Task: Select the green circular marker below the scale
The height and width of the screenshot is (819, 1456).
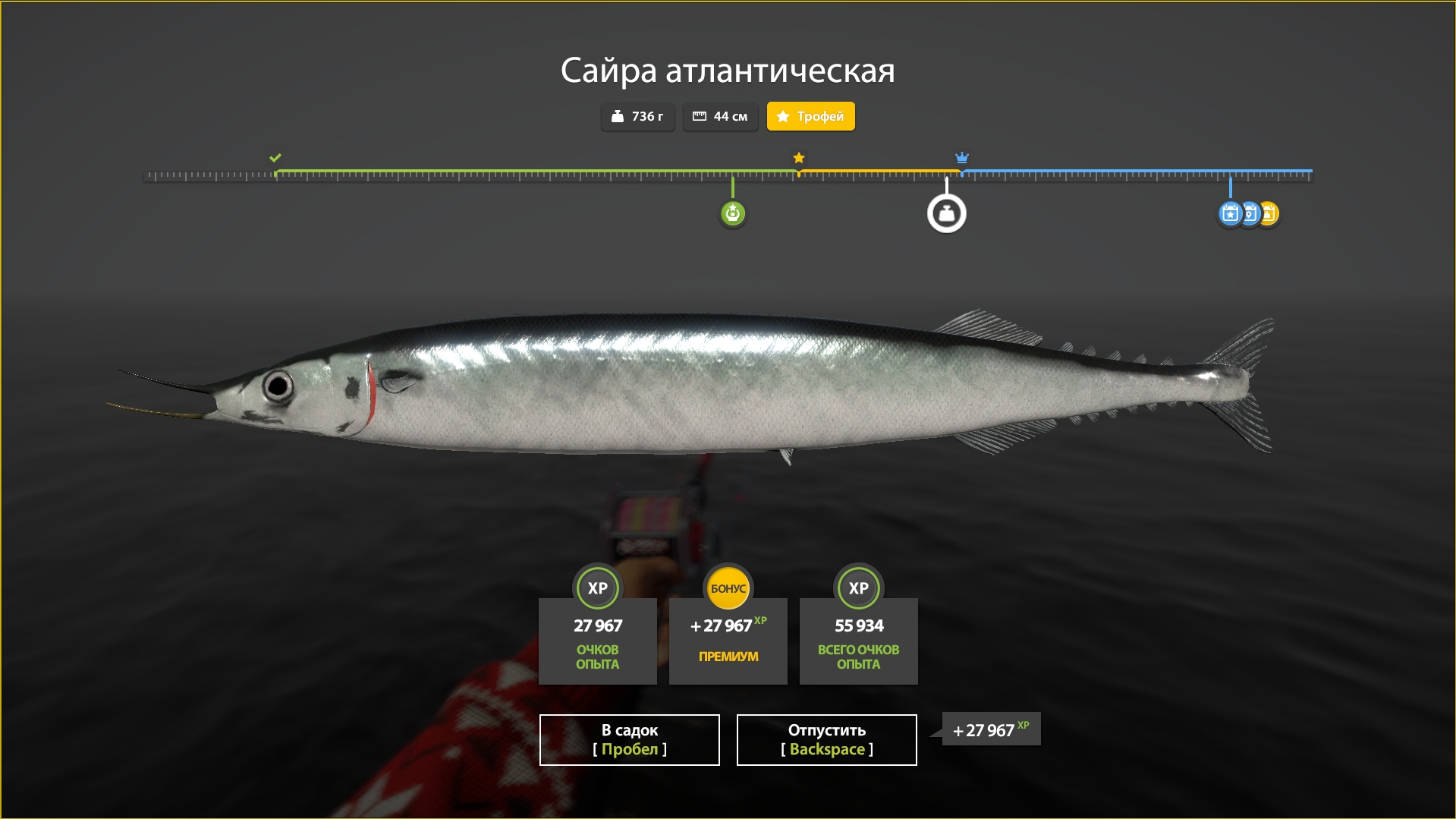Action: click(x=732, y=214)
